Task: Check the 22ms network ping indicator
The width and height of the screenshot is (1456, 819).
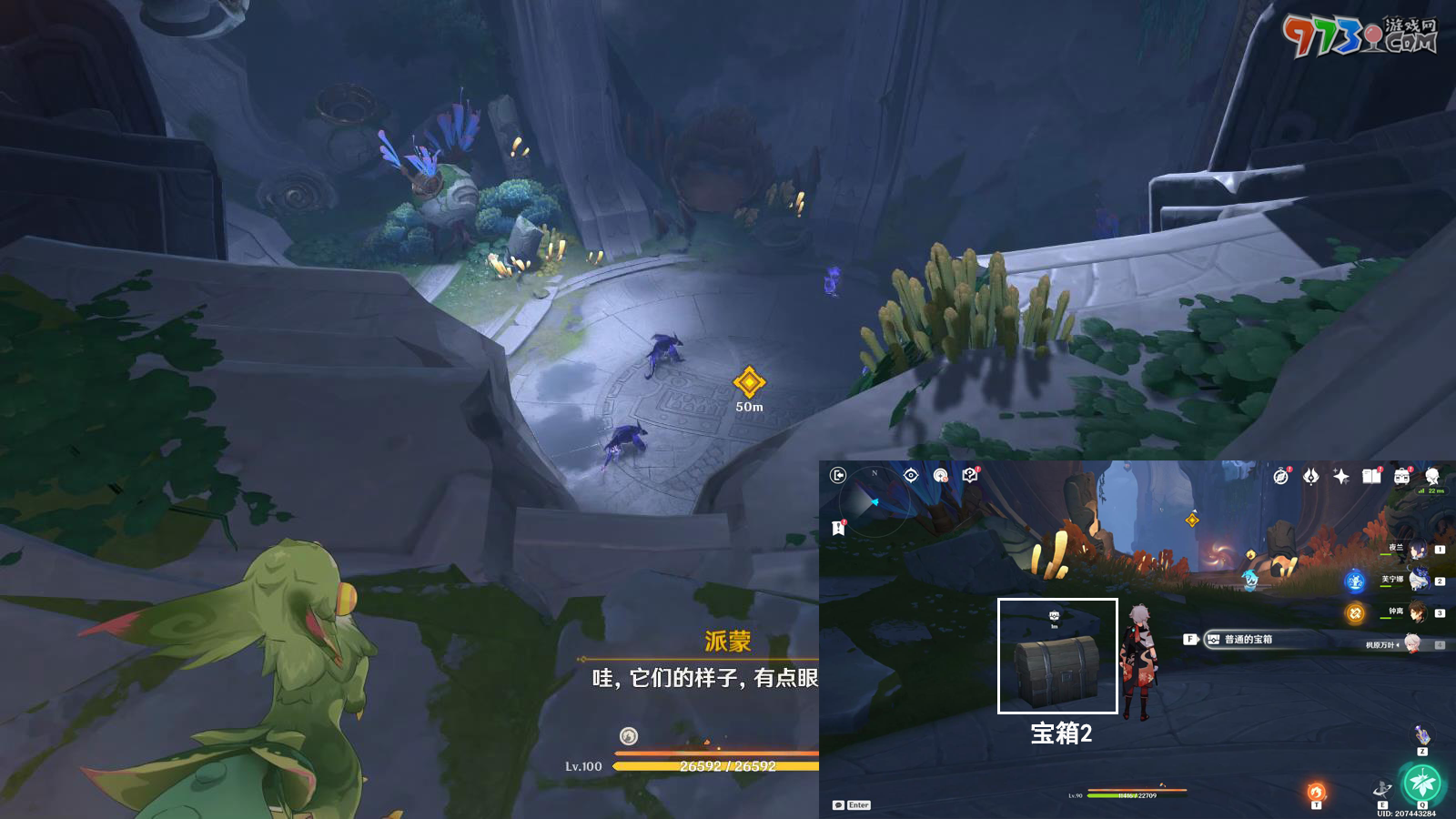Action: (x=1431, y=490)
